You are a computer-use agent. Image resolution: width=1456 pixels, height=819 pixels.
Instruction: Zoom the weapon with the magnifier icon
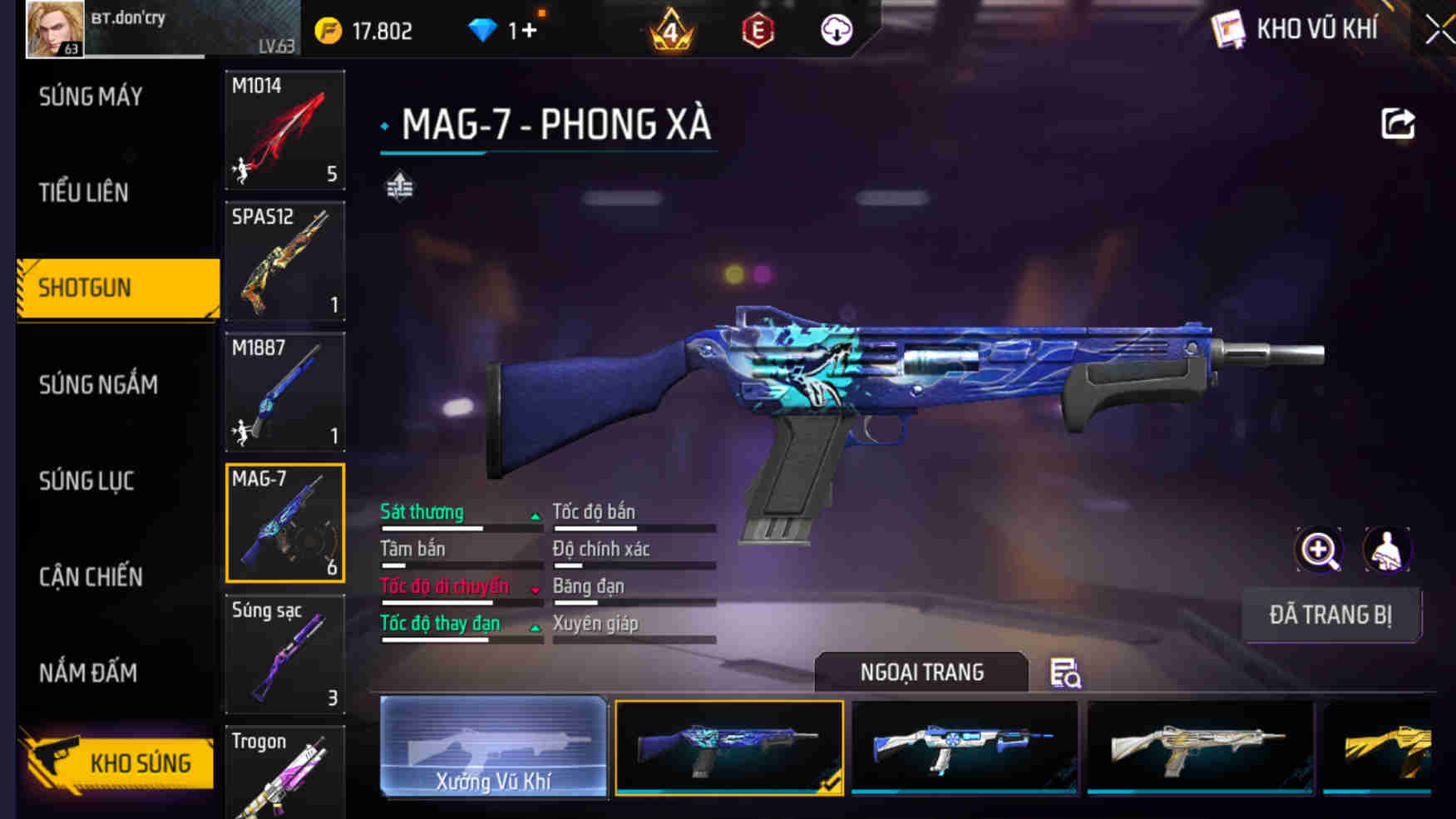click(x=1319, y=550)
